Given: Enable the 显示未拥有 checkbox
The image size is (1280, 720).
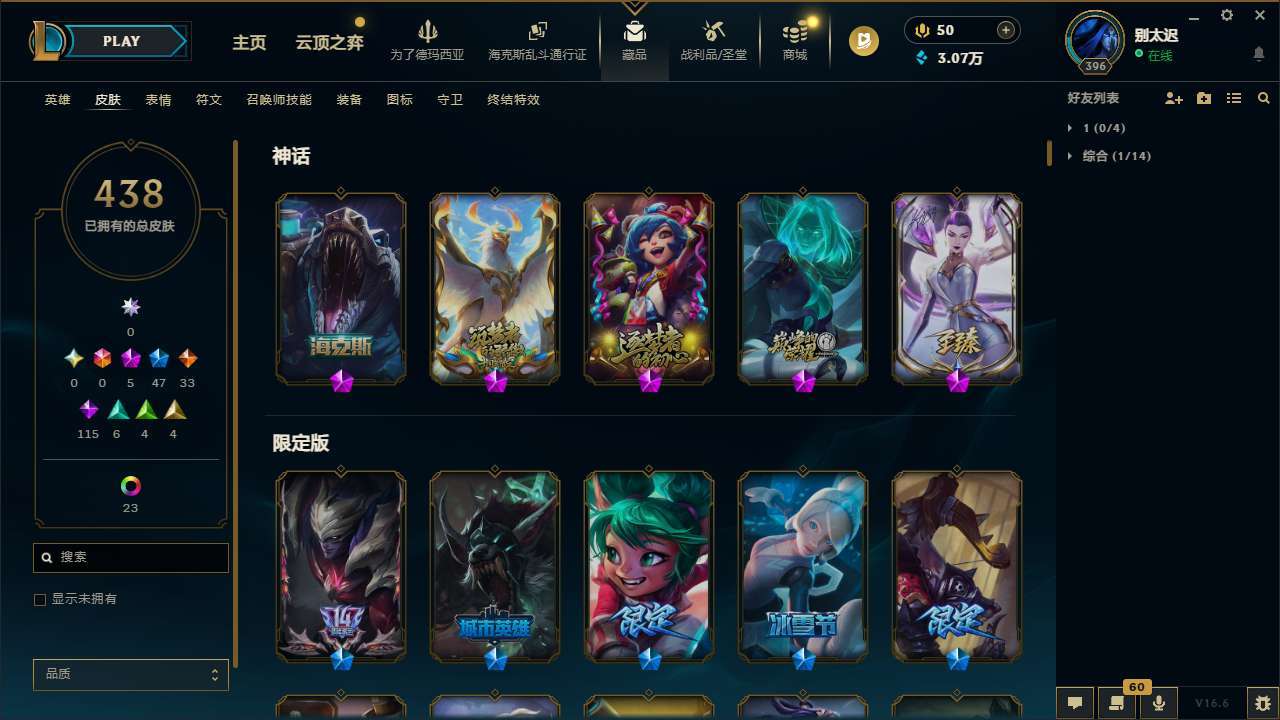Looking at the screenshot, I should pyautogui.click(x=40, y=599).
